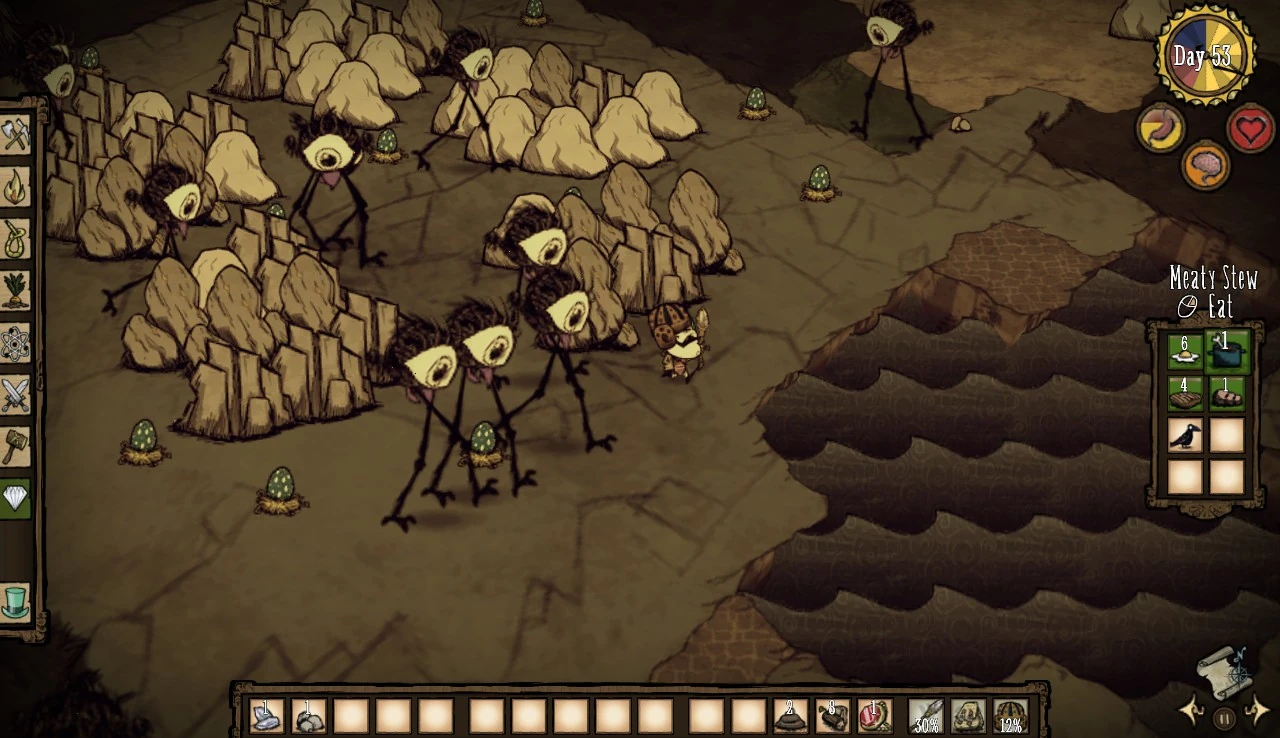Select the crow in the chest panel
The height and width of the screenshot is (738, 1280).
(1184, 435)
